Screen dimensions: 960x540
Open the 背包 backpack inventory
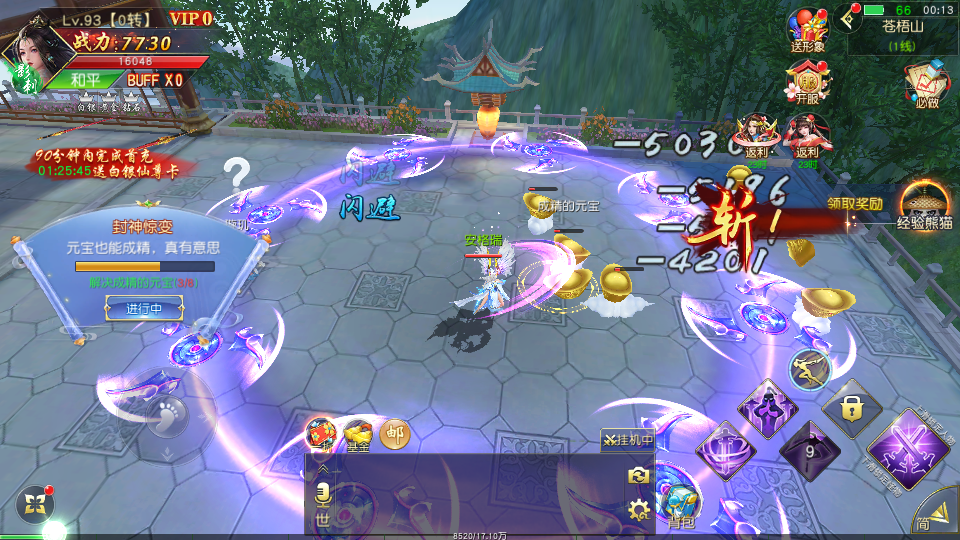coord(678,506)
